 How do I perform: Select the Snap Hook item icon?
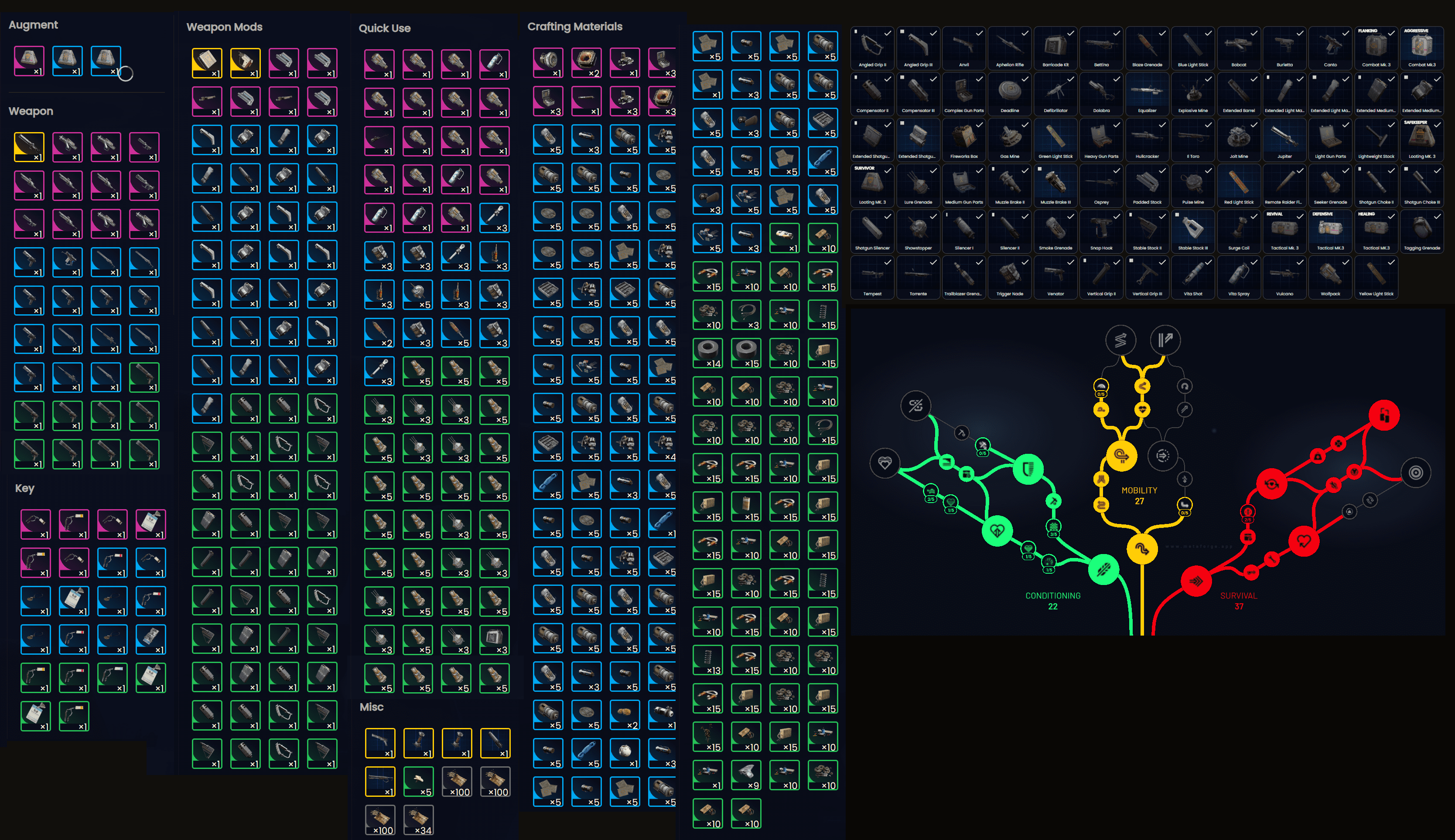coord(1101,229)
